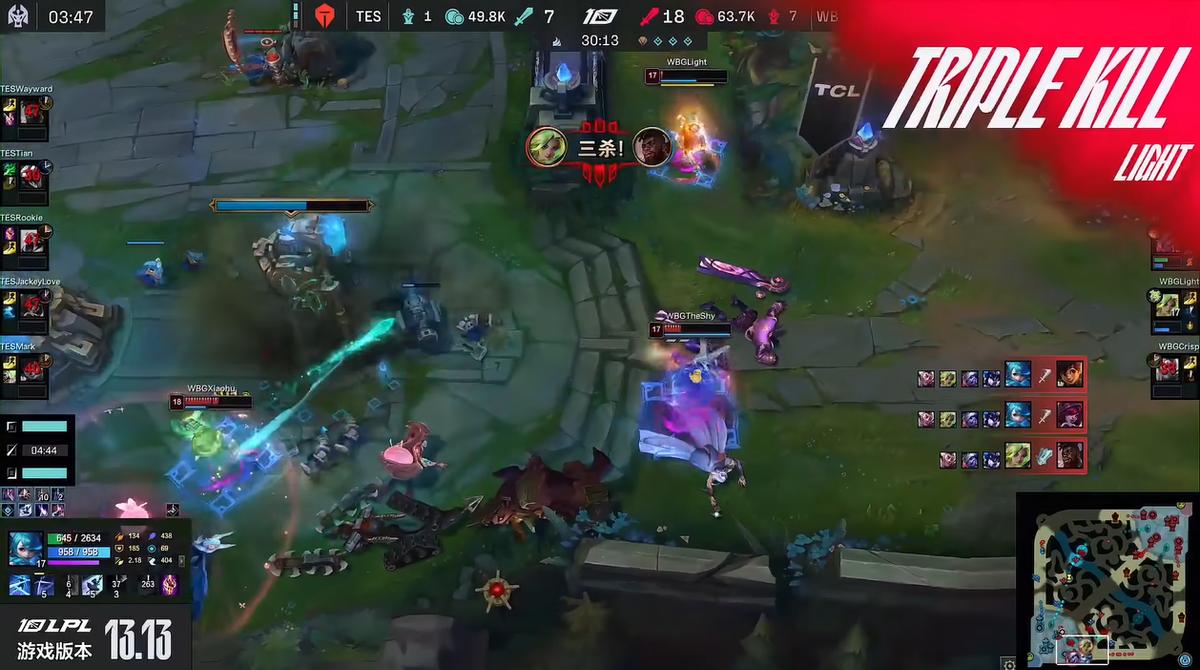Select WBGLight's player portrait
This screenshot has width=1200, height=670.
coord(1167,305)
